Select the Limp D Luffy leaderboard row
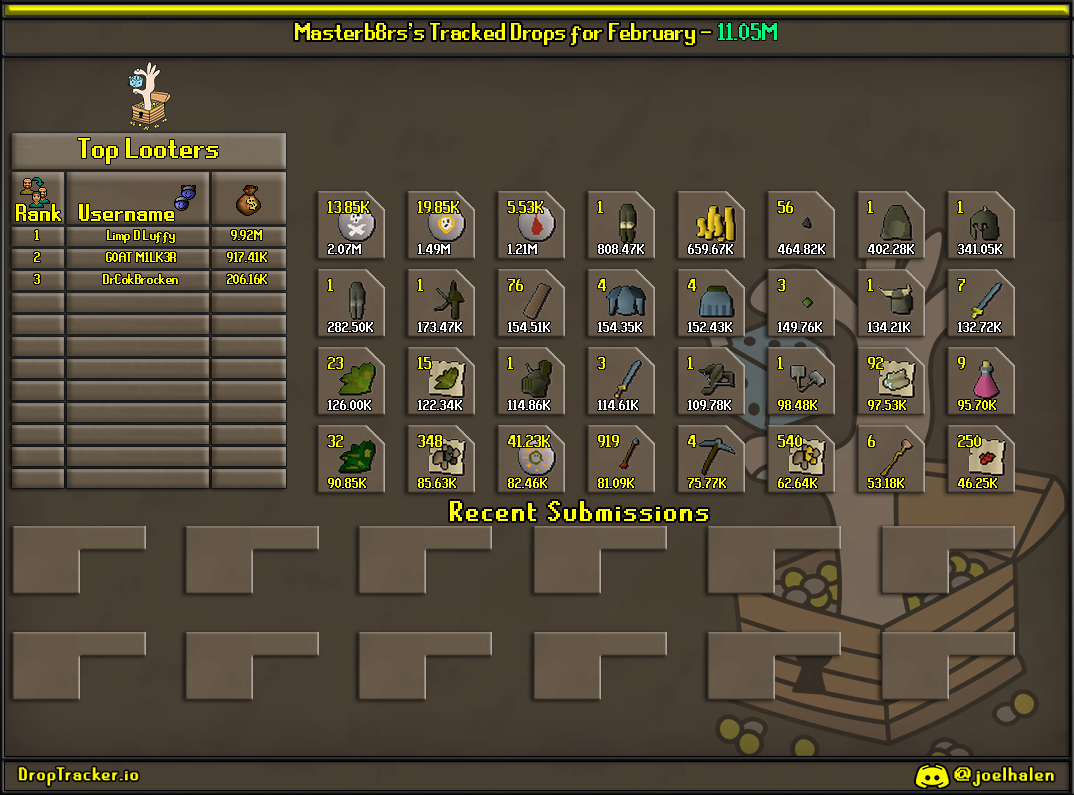This screenshot has height=795, width=1074. click(141, 236)
